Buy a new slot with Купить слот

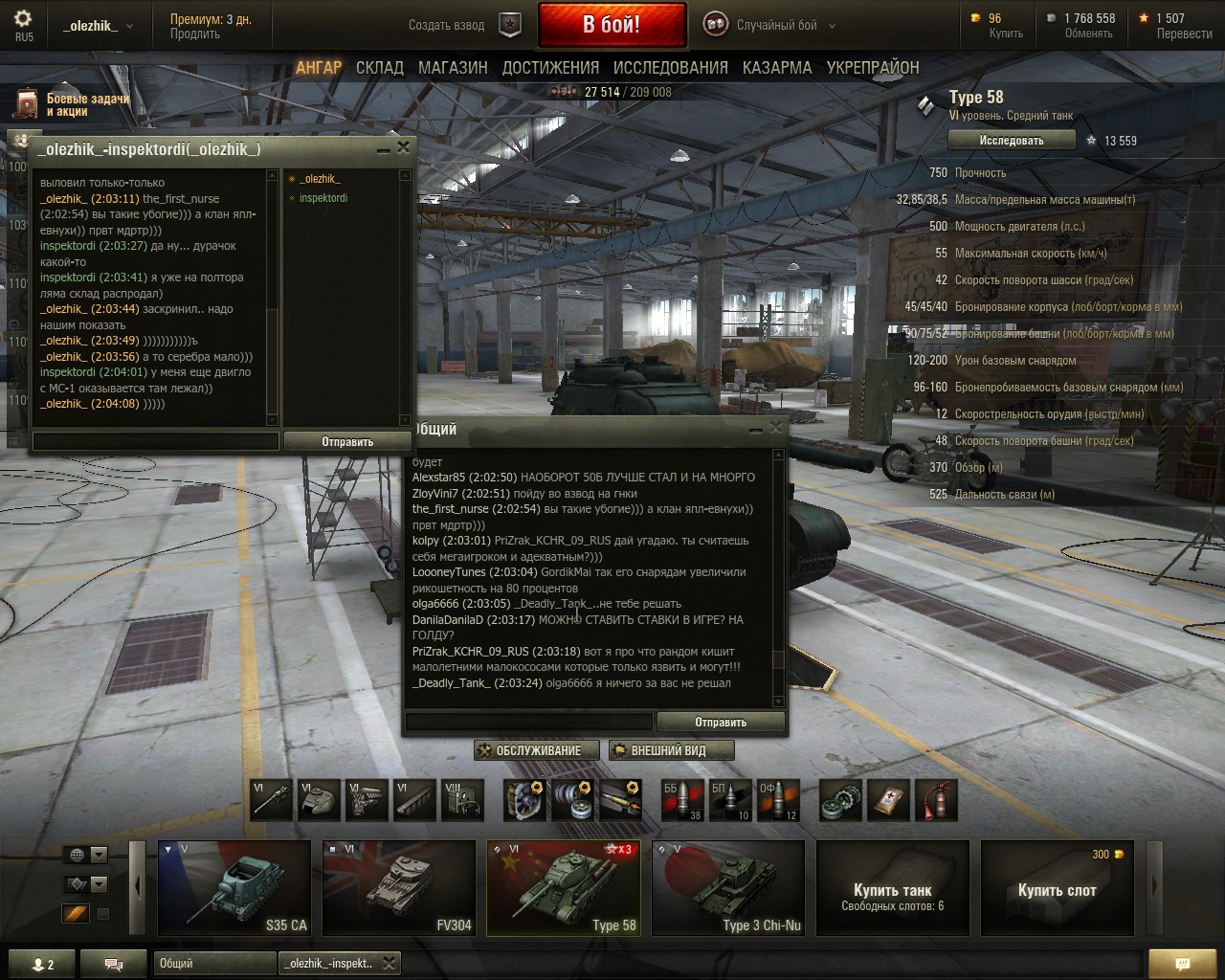pyautogui.click(x=1057, y=887)
